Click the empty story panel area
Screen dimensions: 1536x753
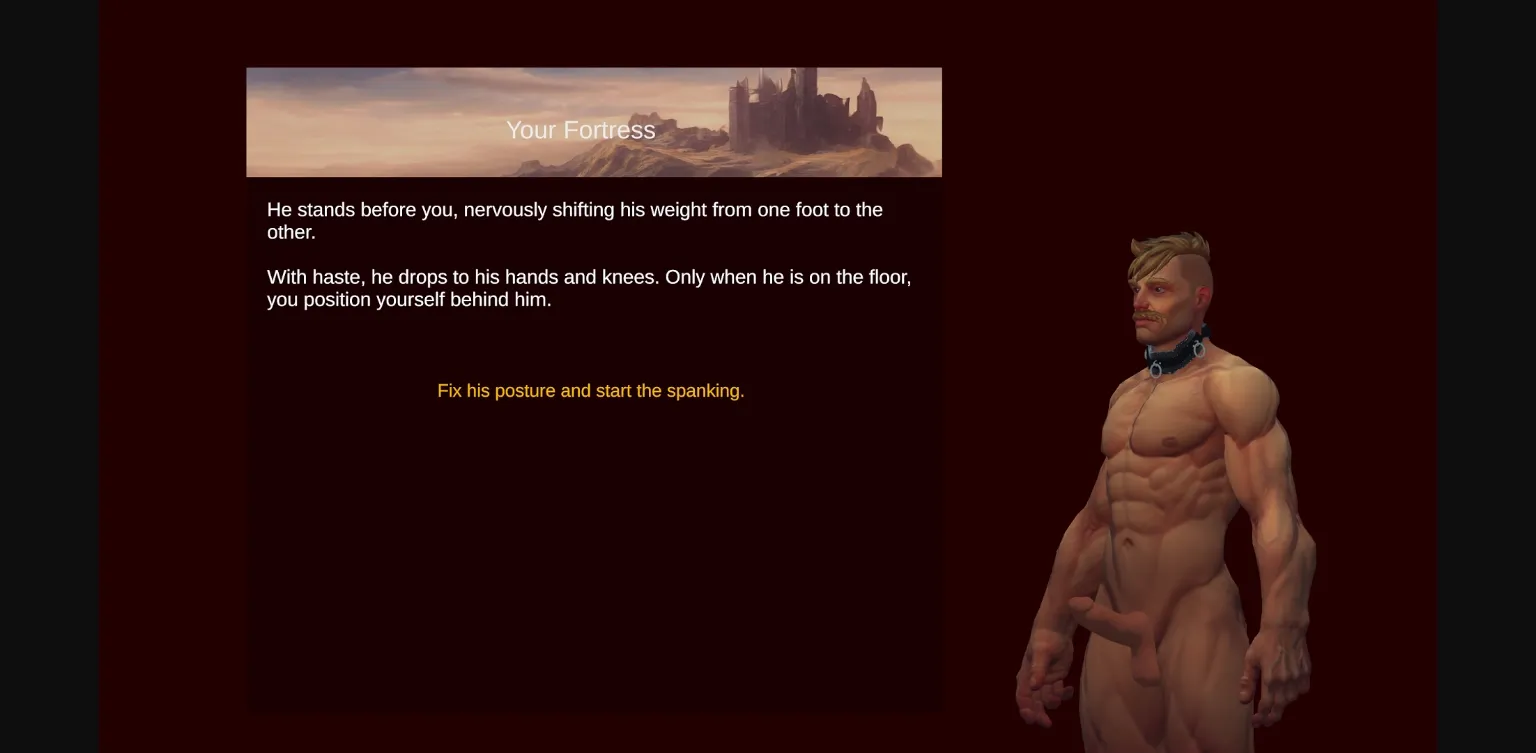tap(594, 550)
